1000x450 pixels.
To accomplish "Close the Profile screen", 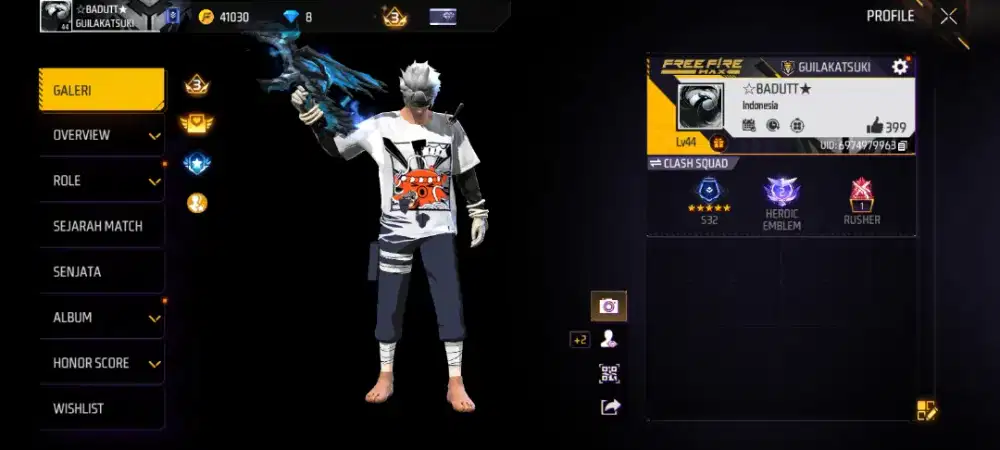I will click(x=948, y=16).
